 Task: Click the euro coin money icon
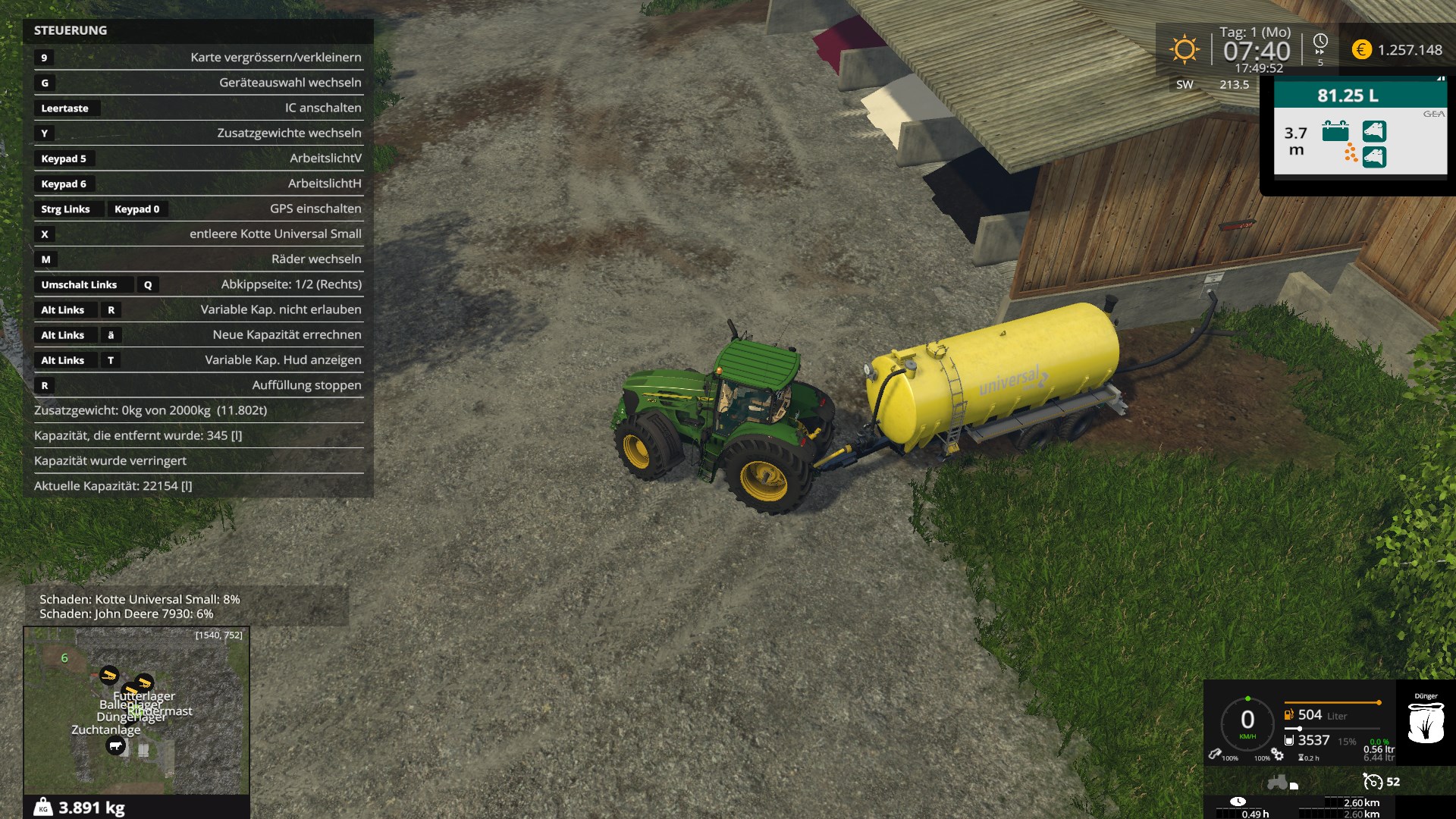tap(1361, 50)
